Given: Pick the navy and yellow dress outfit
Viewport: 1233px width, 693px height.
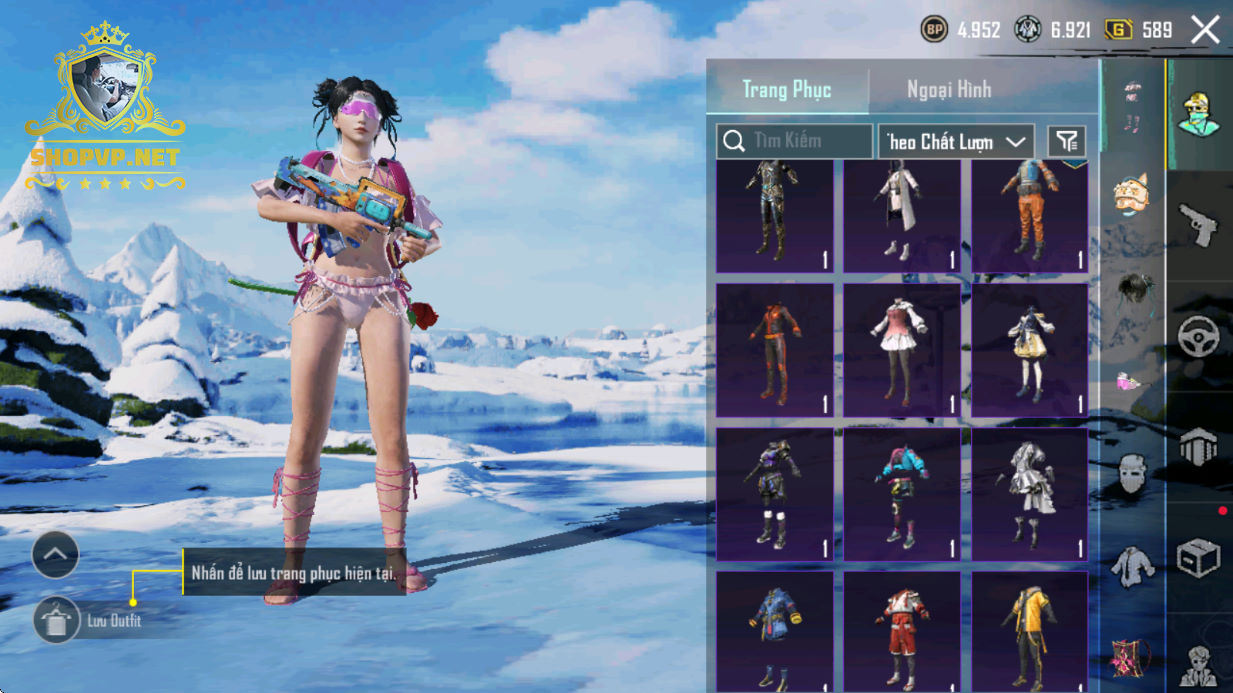Looking at the screenshot, I should (x=1029, y=350).
